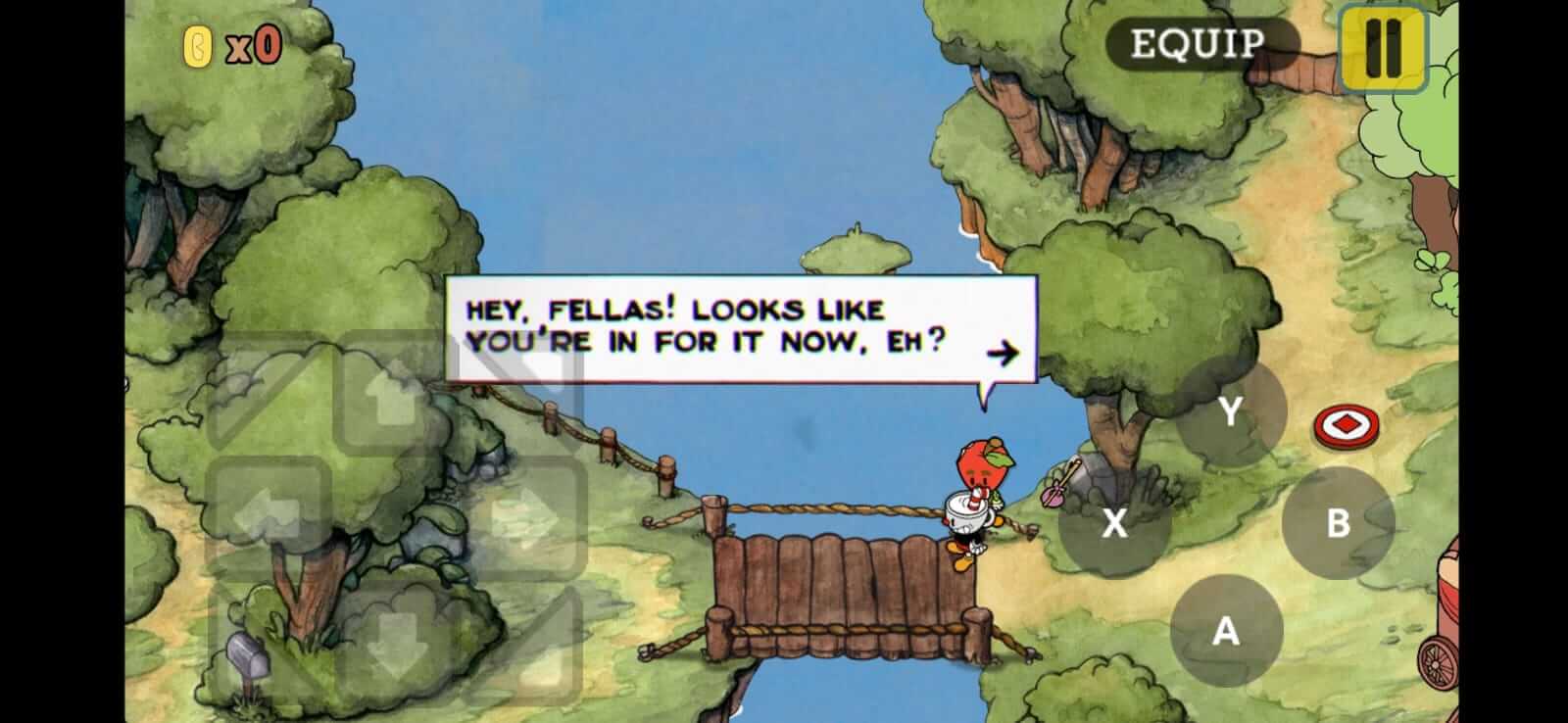Advance the dialogue with the arrow
The height and width of the screenshot is (723, 1568).
pyautogui.click(x=1003, y=352)
